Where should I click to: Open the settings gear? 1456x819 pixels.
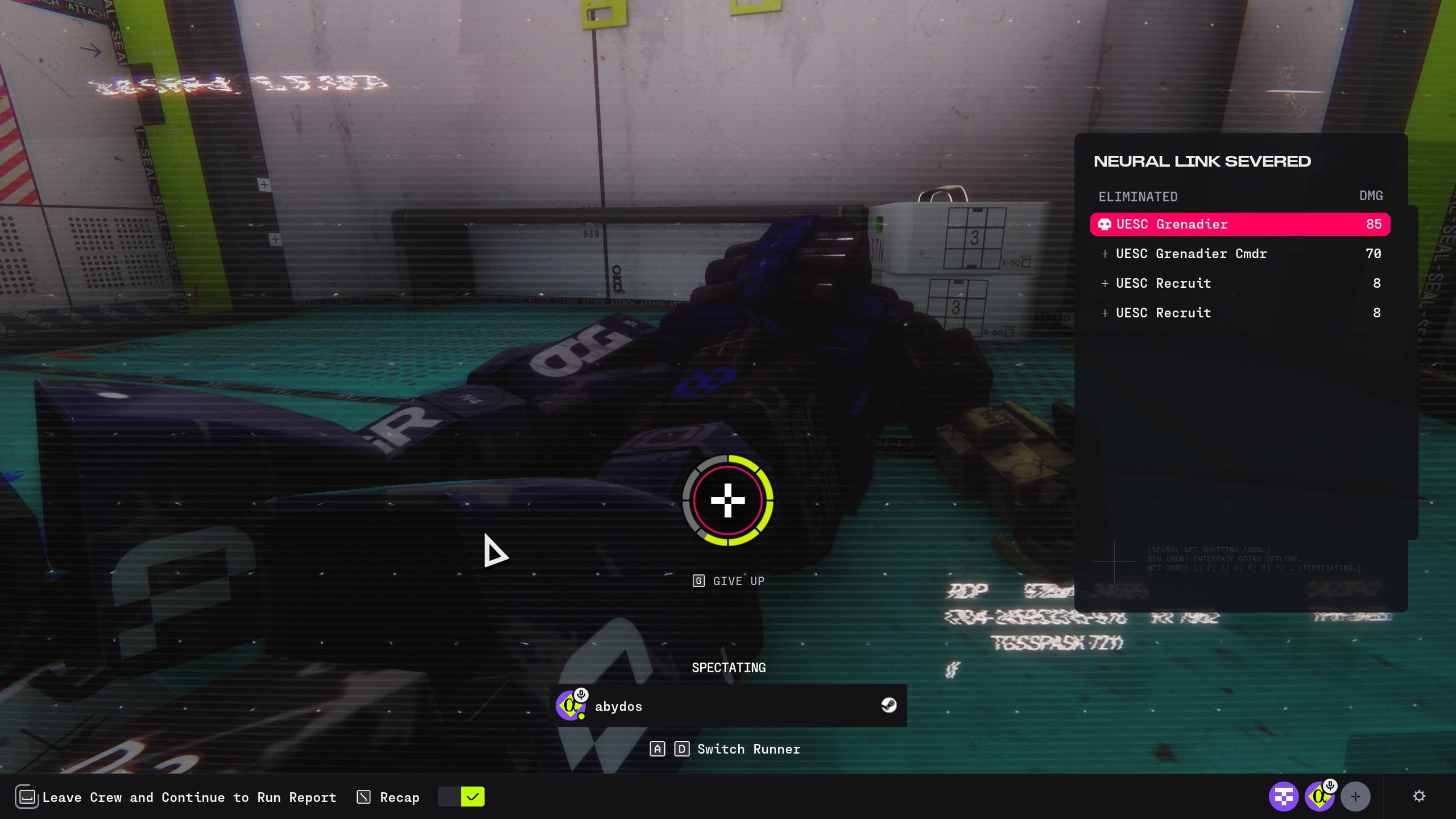pos(1419,796)
